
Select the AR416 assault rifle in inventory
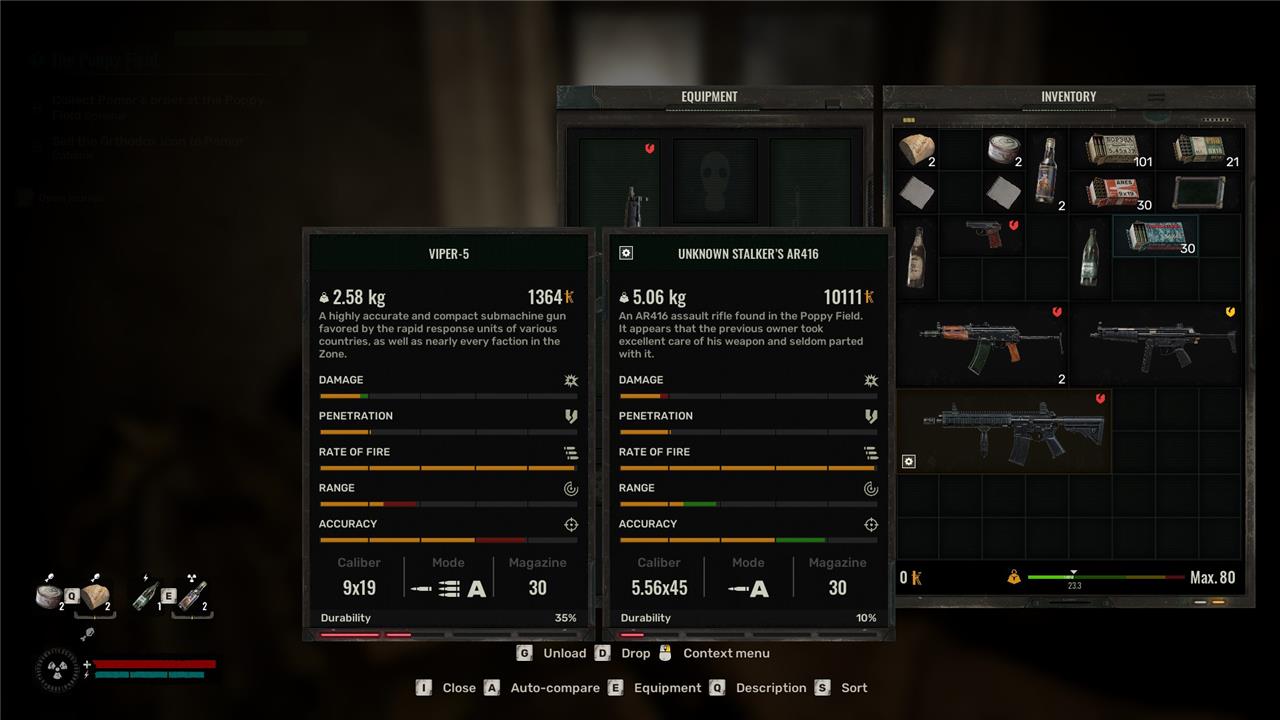(x=1004, y=432)
